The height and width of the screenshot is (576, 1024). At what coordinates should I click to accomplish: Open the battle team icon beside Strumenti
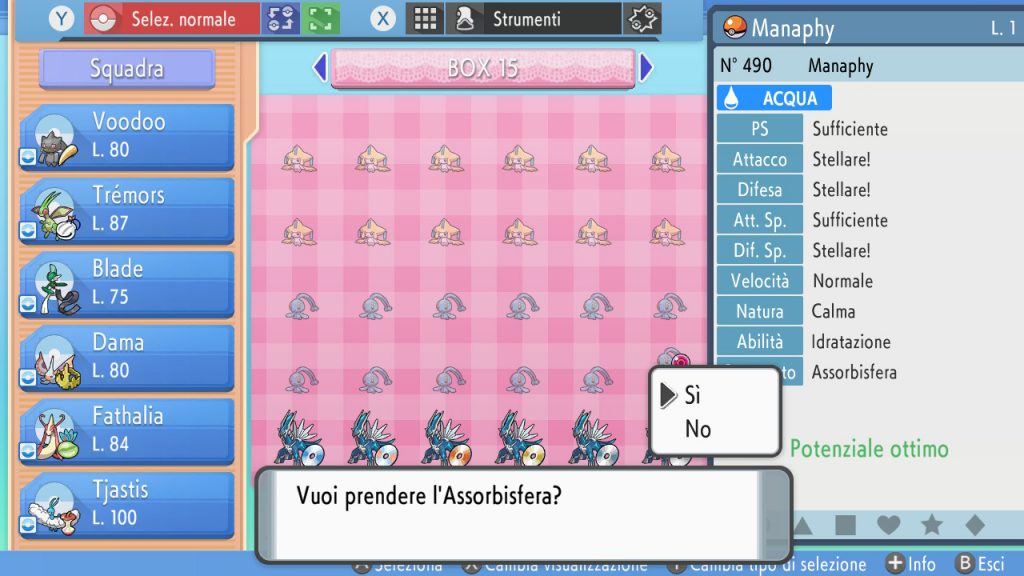[x=641, y=19]
